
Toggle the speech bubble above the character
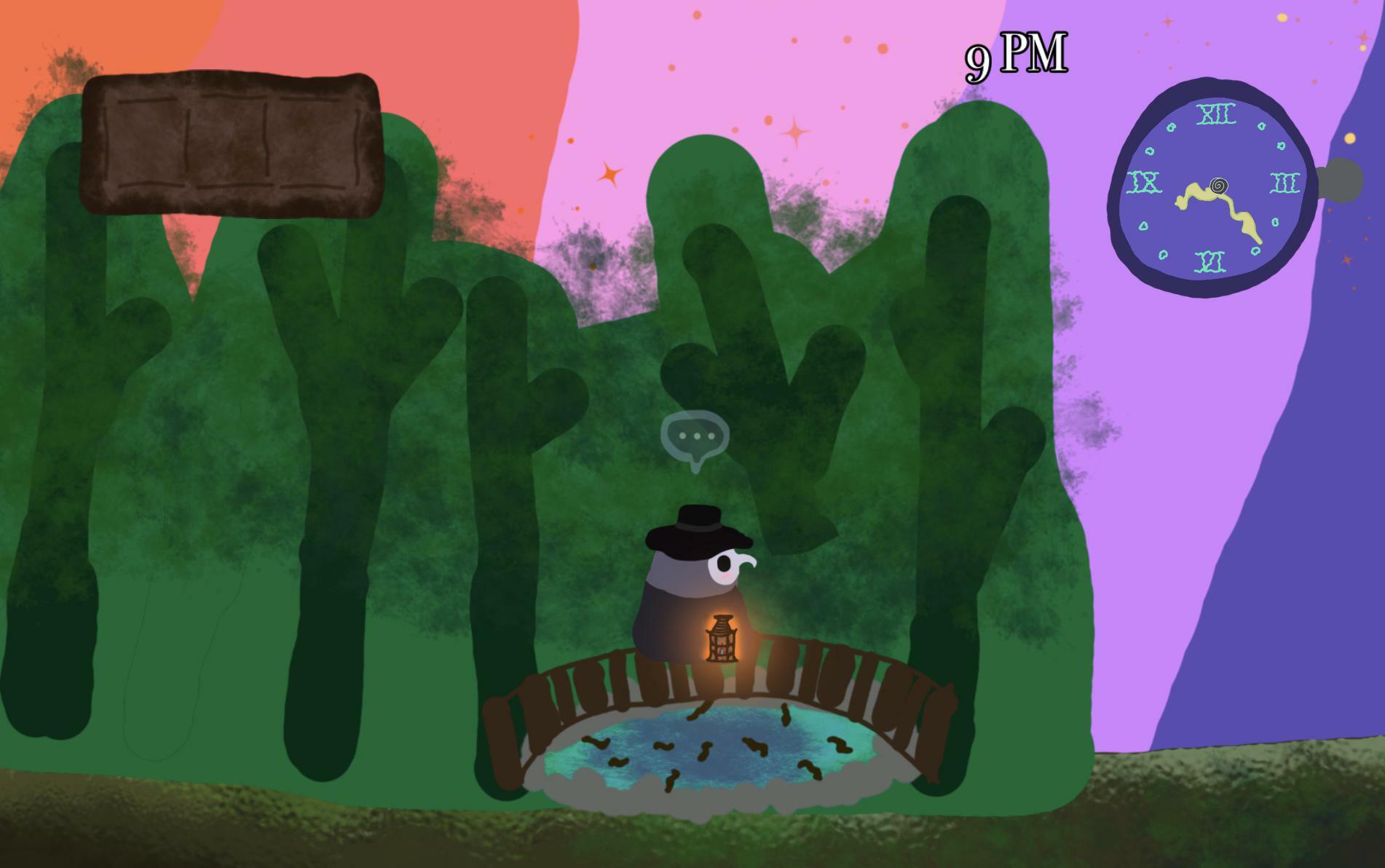[x=697, y=437]
